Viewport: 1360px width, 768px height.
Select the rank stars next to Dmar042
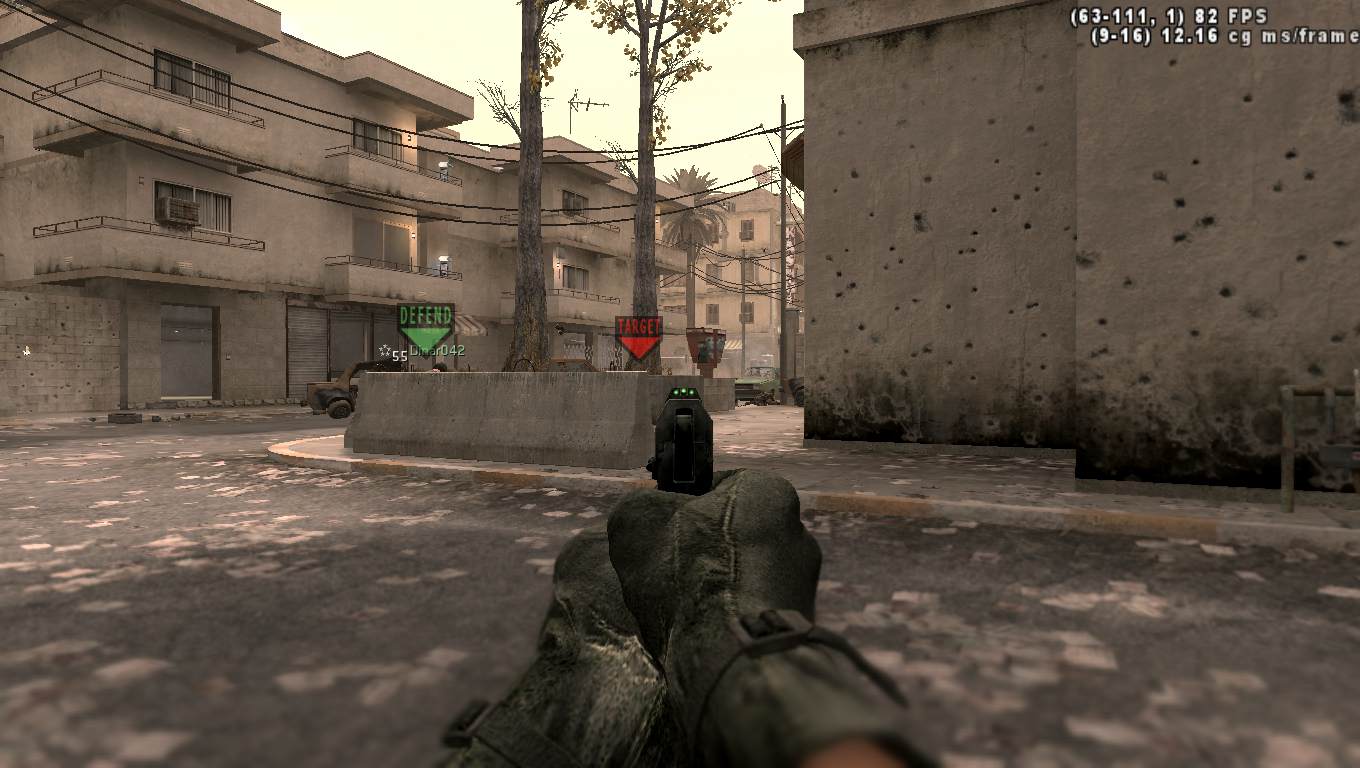point(384,350)
